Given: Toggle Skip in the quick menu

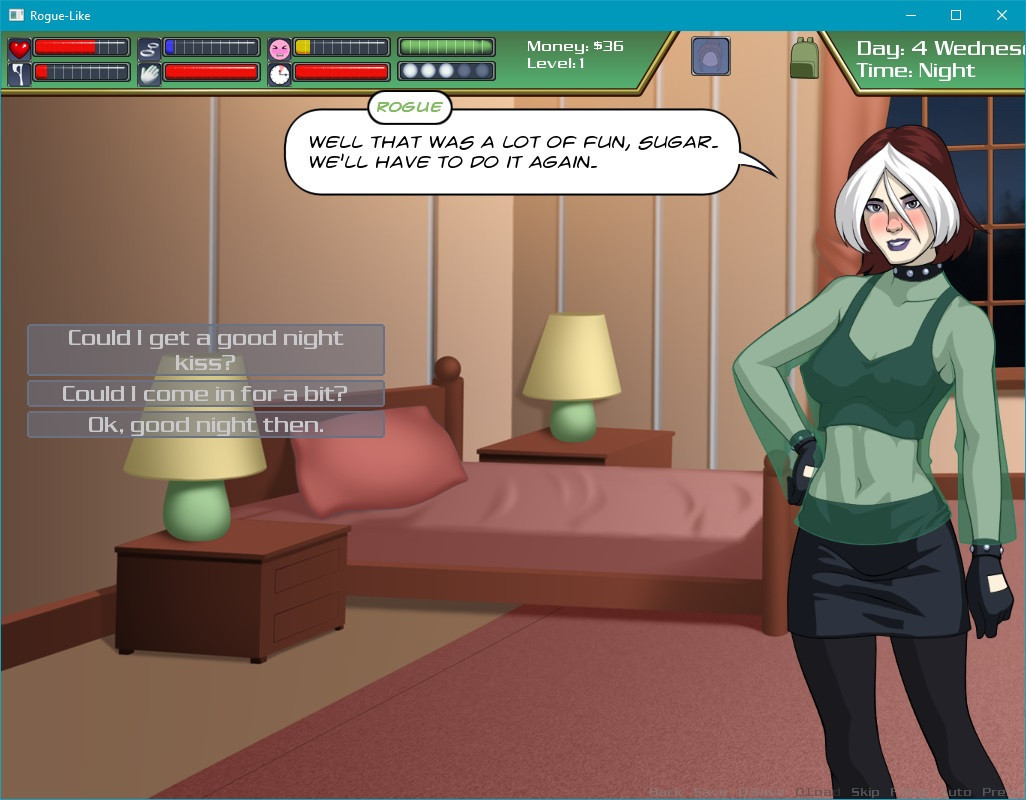Looking at the screenshot, I should coord(865,792).
